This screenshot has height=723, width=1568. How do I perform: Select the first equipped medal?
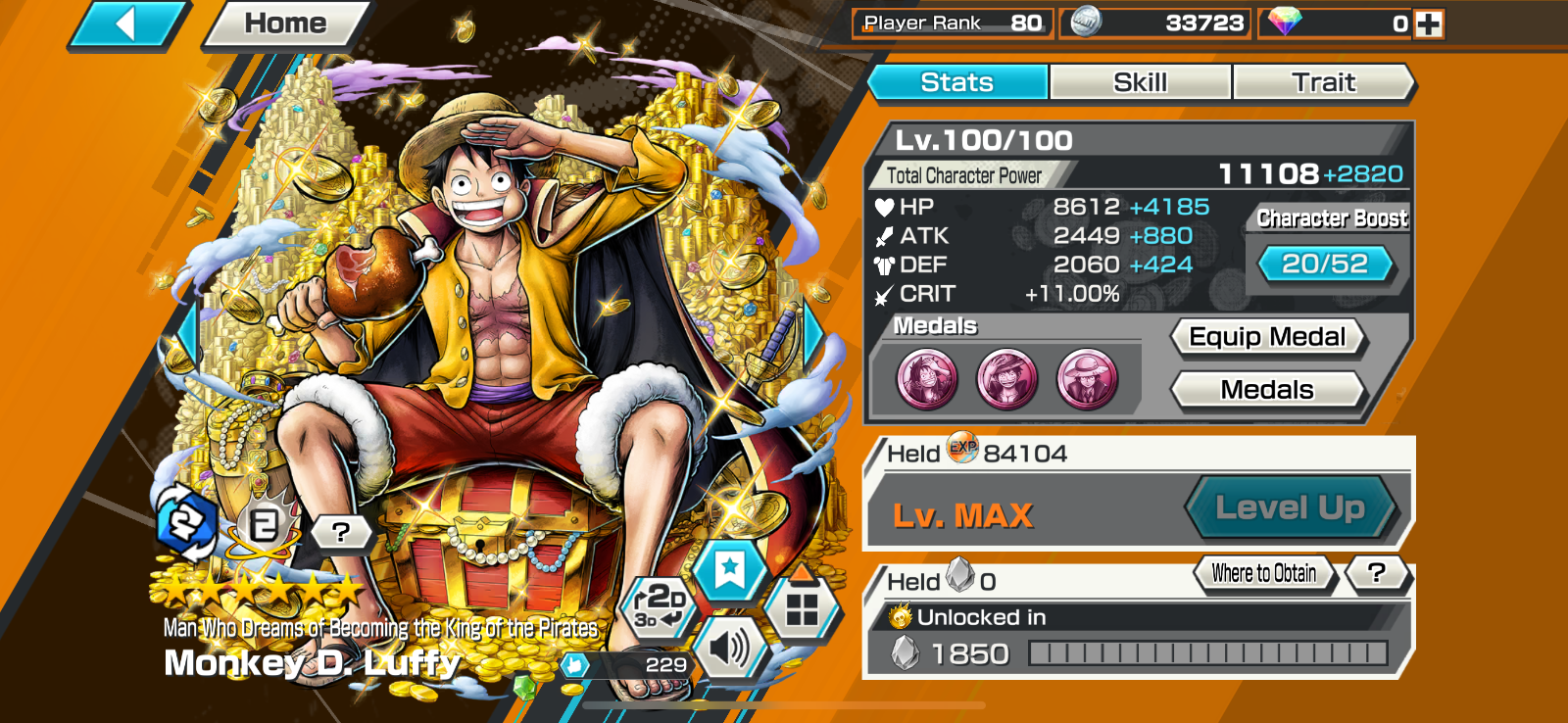pyautogui.click(x=927, y=379)
